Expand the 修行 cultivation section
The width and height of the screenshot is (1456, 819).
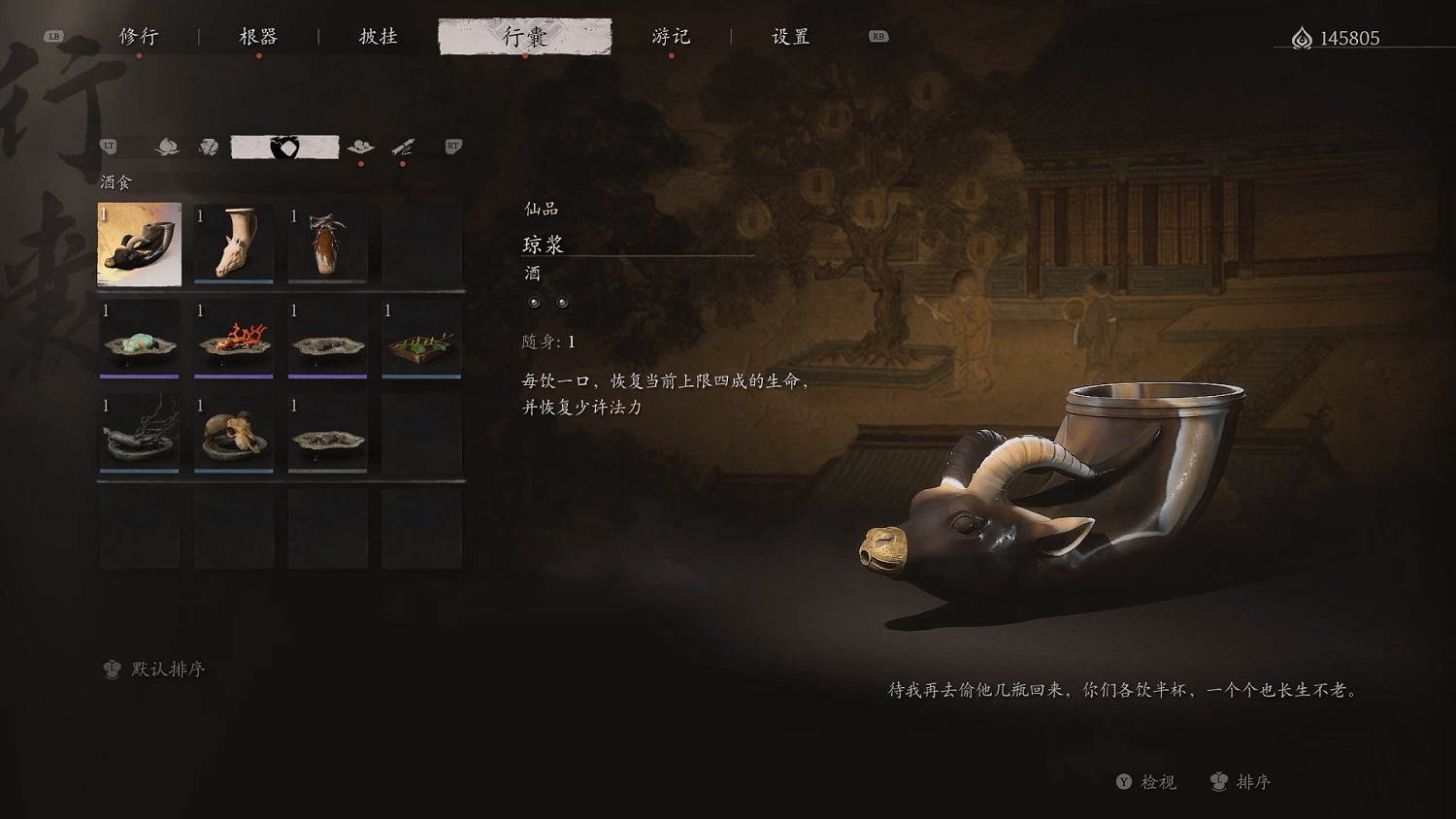142,37
